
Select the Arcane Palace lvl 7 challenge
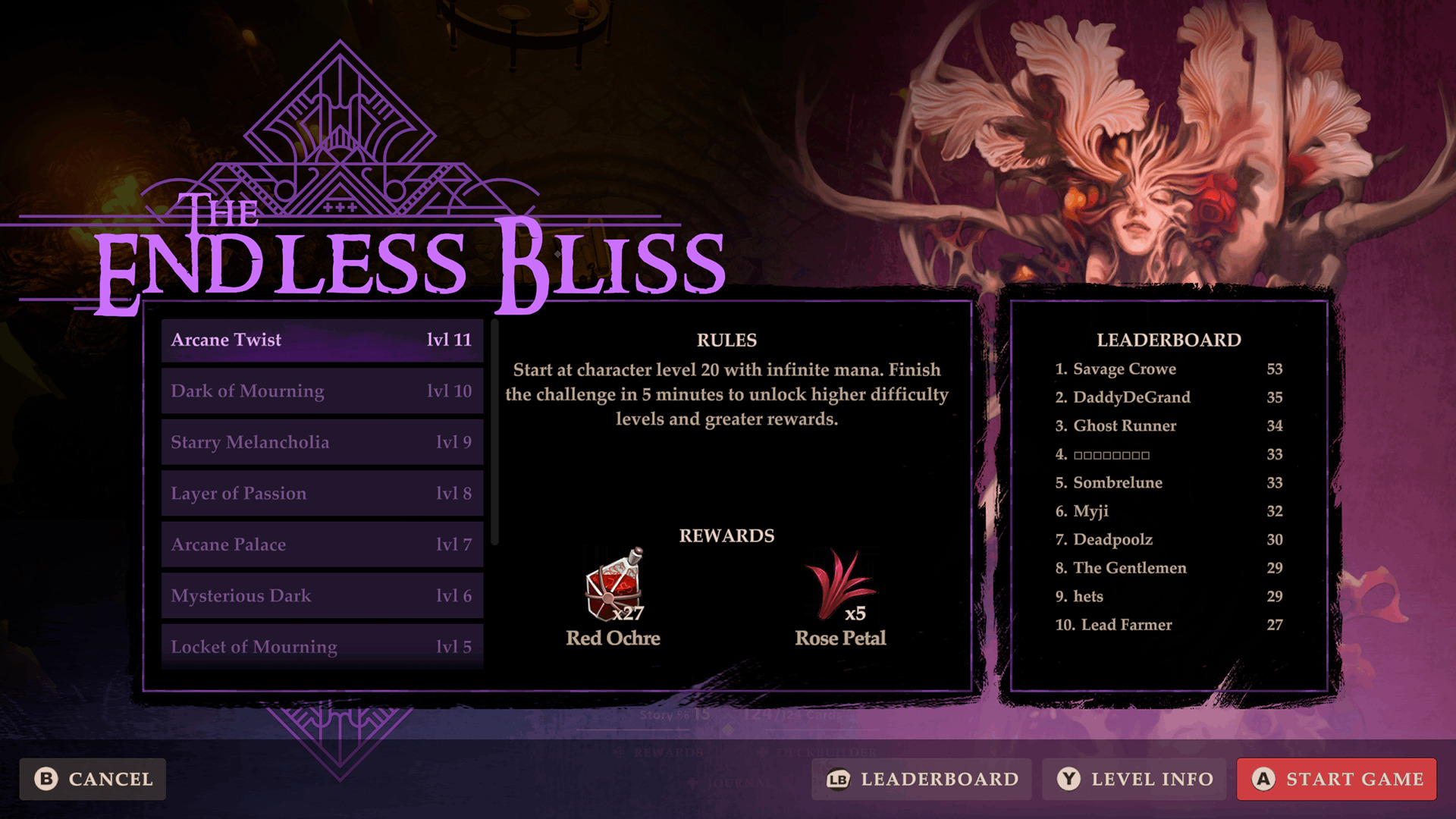tap(322, 544)
